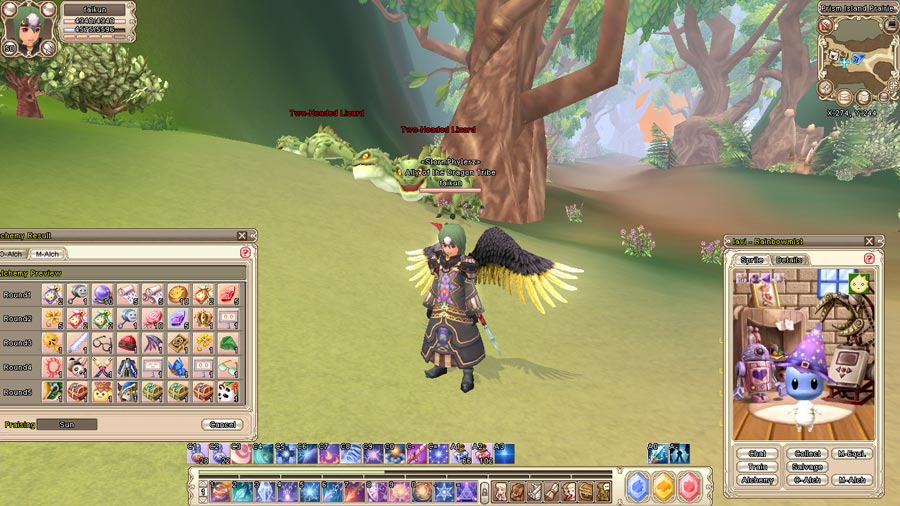Chat with the sprite
900x506 pixels.
756,454
